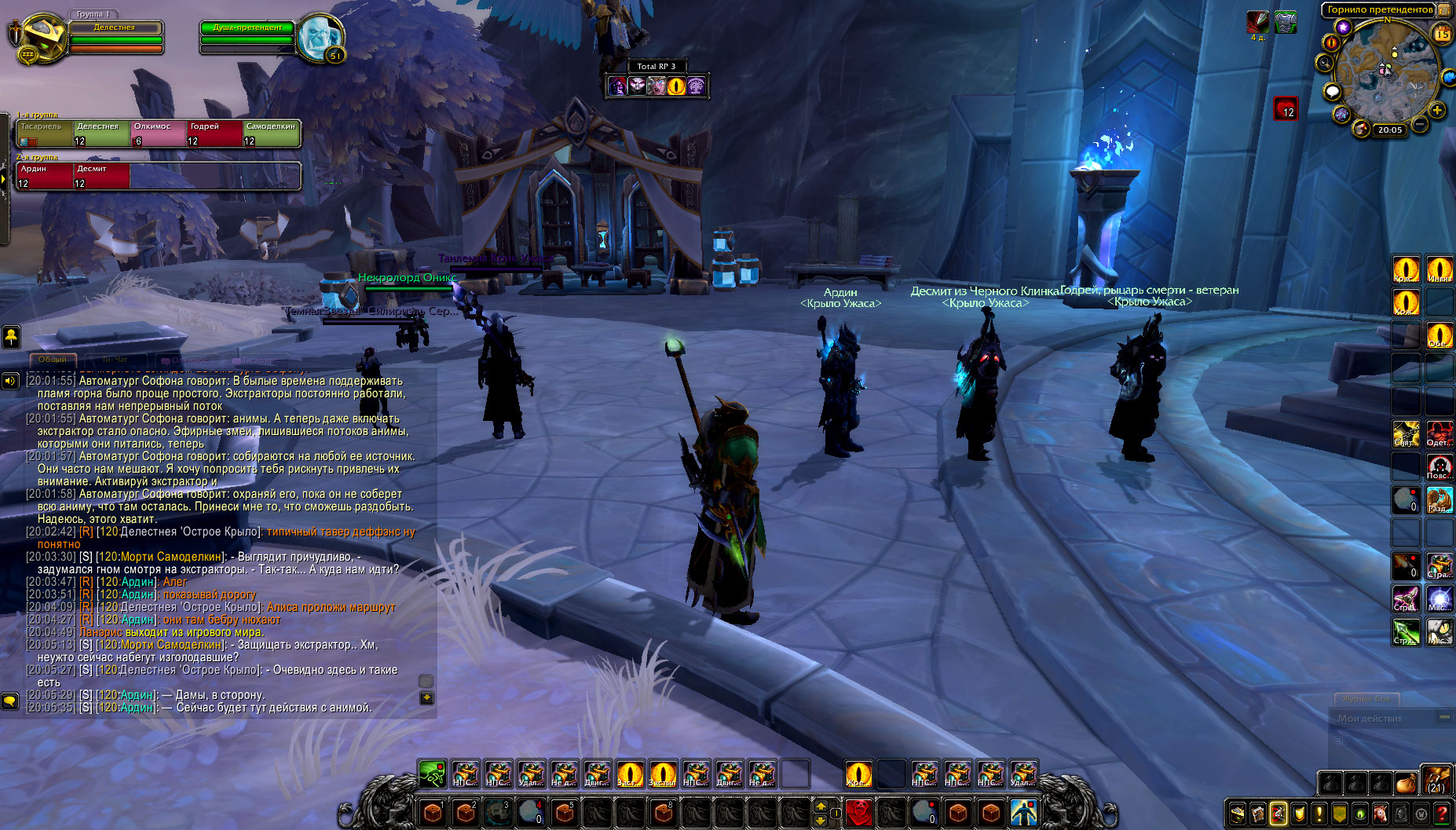Open the calendar button showing 15
This screenshot has height=830, width=1456.
(1443, 35)
